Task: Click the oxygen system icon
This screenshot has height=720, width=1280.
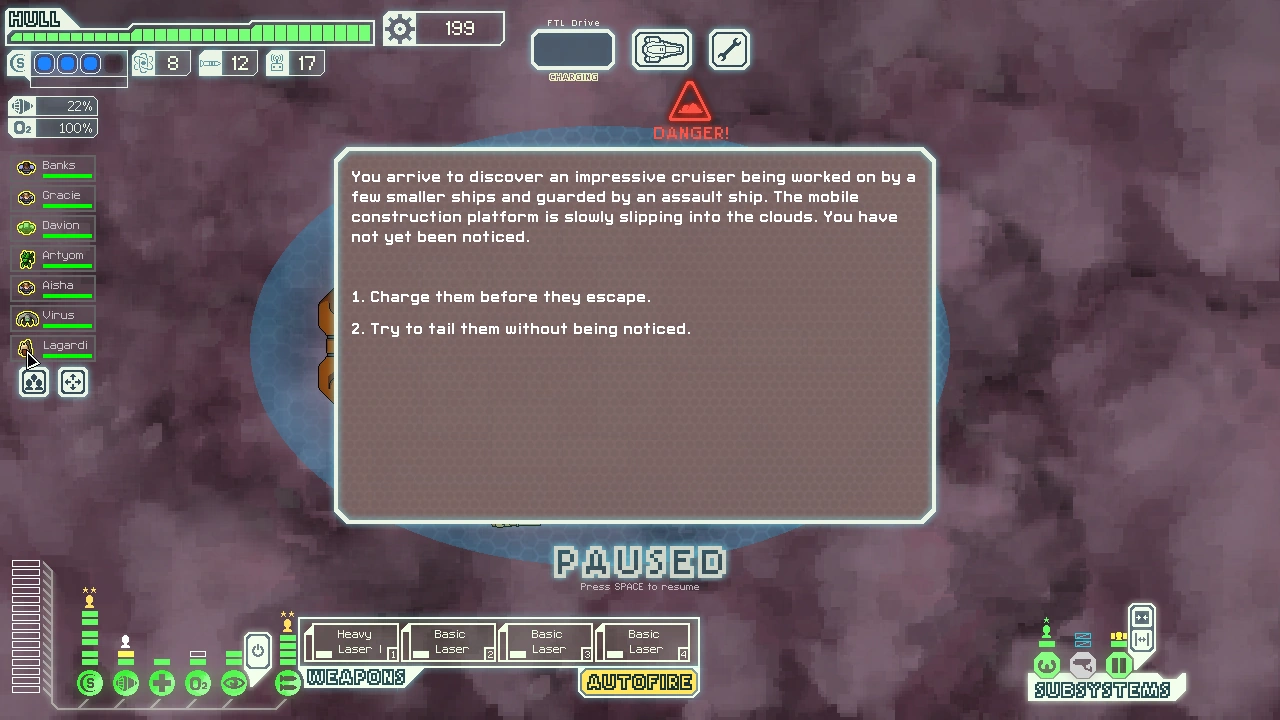Action: 198,684
